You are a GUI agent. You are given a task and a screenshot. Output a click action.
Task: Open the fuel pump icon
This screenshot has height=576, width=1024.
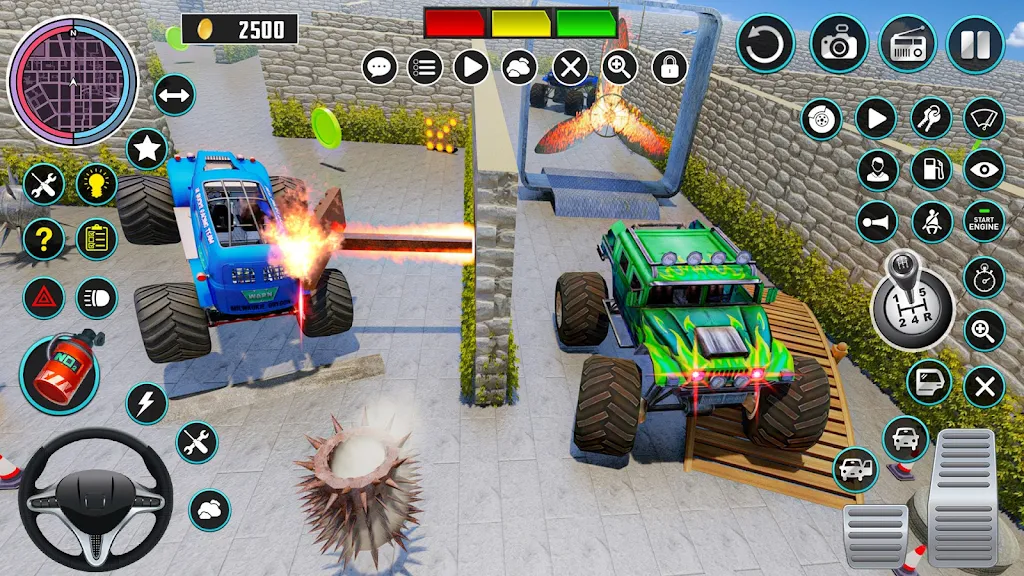[931, 169]
